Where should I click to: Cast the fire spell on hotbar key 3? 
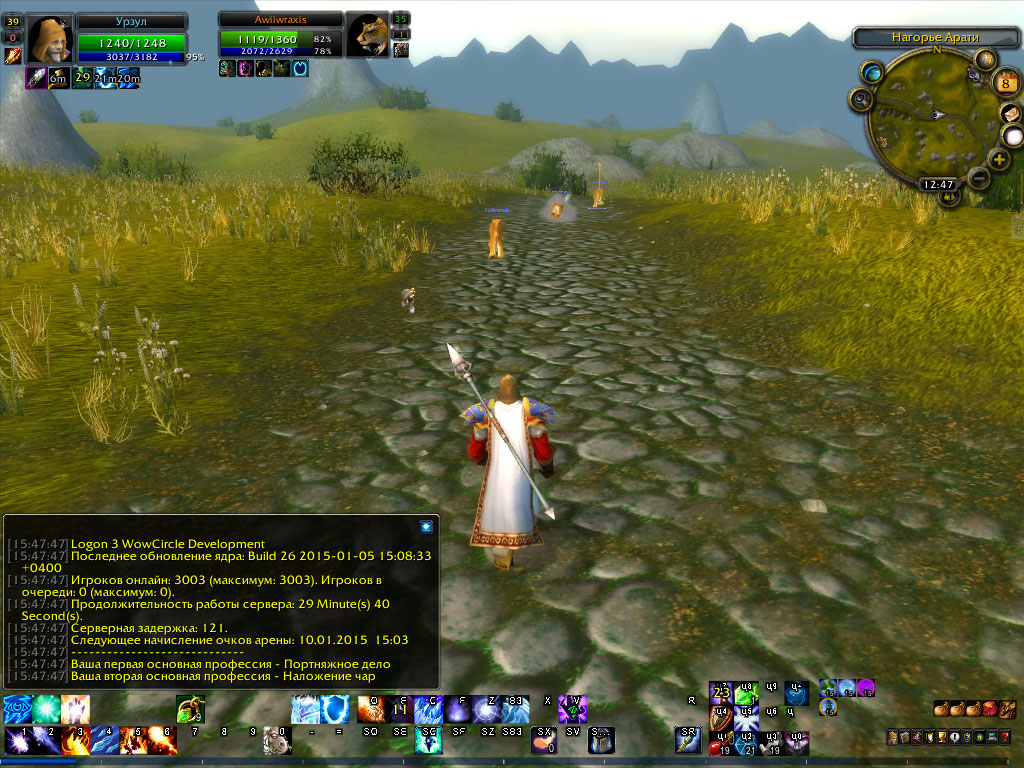click(x=76, y=740)
